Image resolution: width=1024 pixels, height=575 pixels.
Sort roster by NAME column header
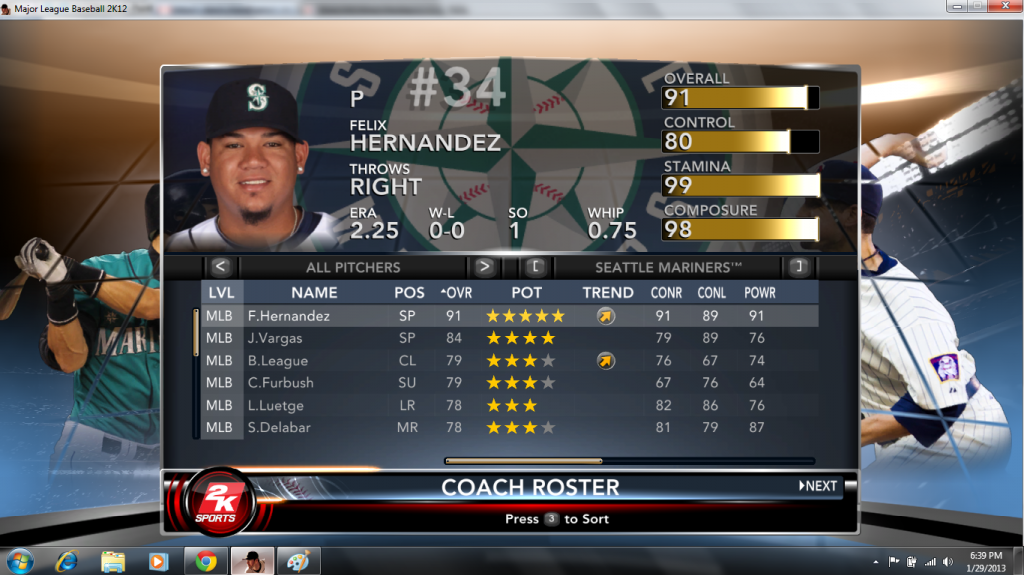coord(314,293)
